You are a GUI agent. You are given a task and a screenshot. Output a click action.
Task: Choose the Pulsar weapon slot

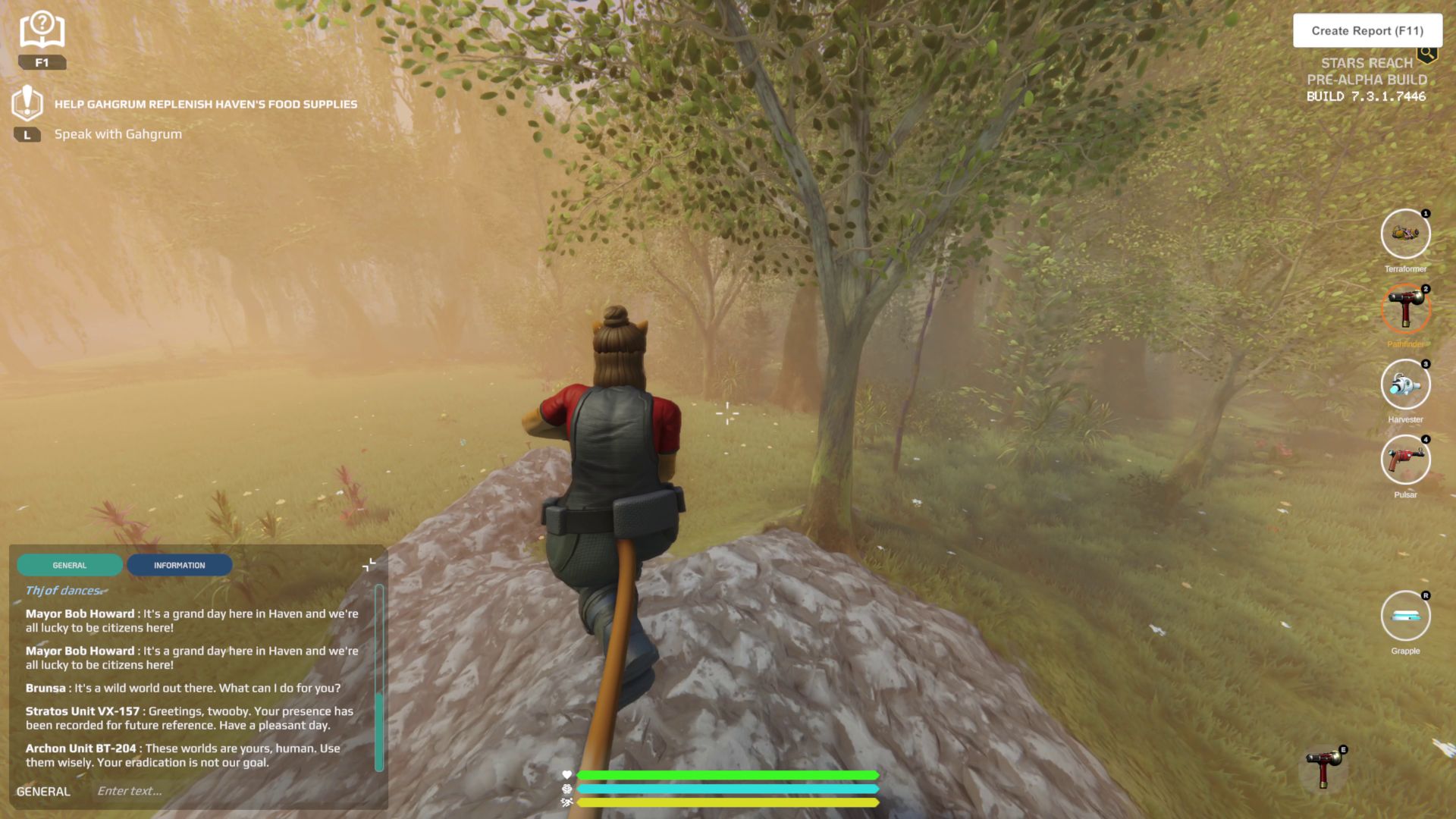point(1405,460)
